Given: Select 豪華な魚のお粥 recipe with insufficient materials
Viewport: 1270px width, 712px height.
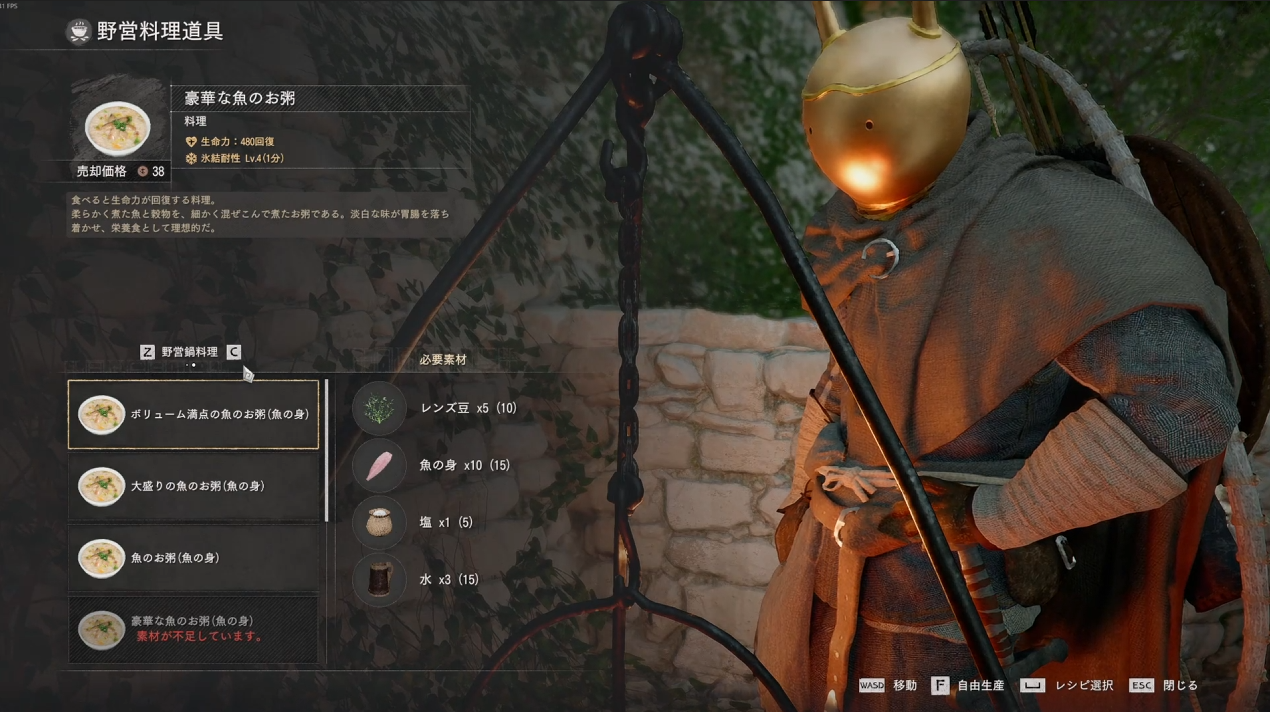Looking at the screenshot, I should click(x=193, y=629).
